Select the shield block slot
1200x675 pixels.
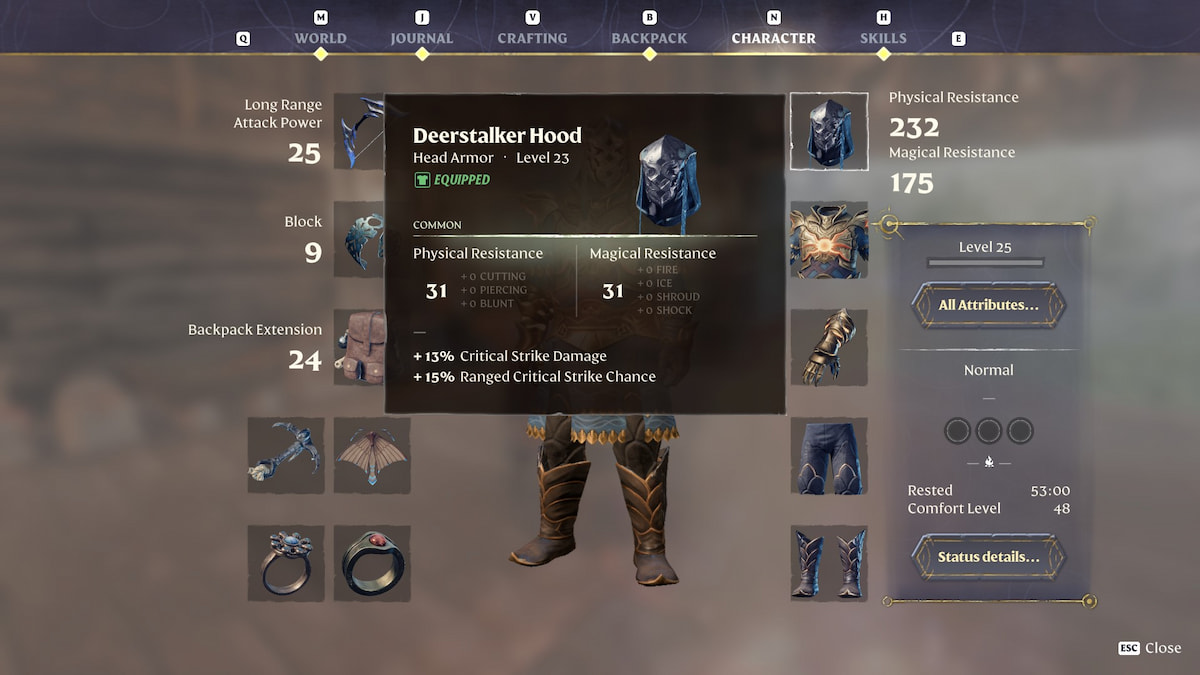coord(358,239)
